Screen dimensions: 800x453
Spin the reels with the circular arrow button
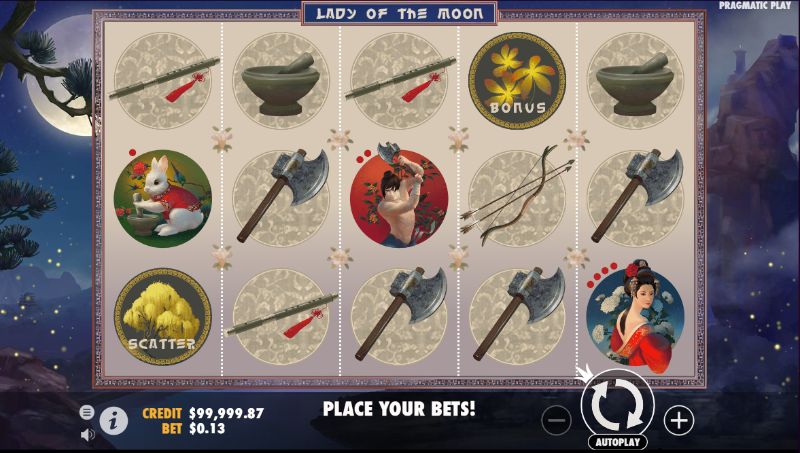coord(617,406)
